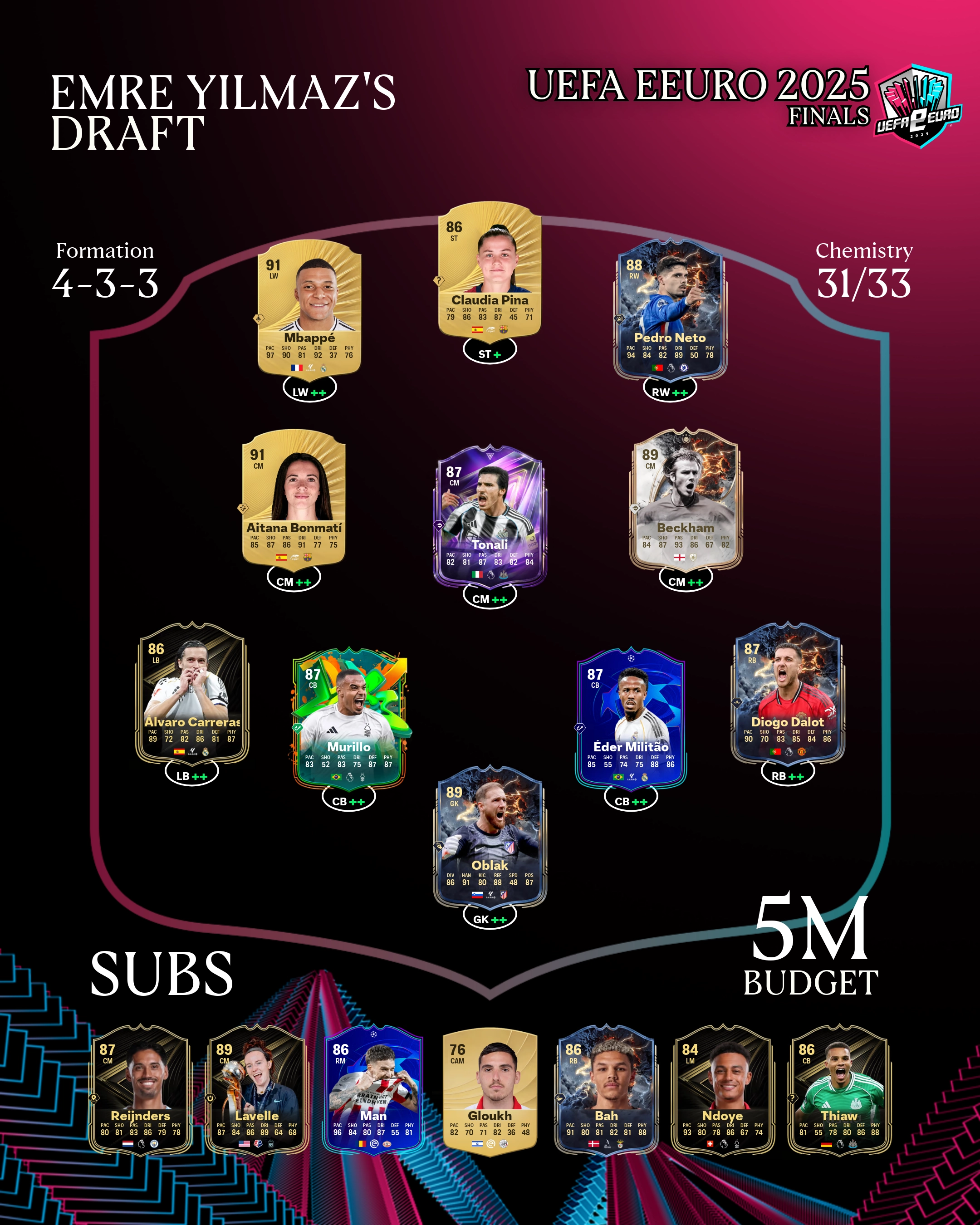Image resolution: width=980 pixels, height=1225 pixels.
Task: Pick the Pedro Neto RW card
Action: (670, 309)
